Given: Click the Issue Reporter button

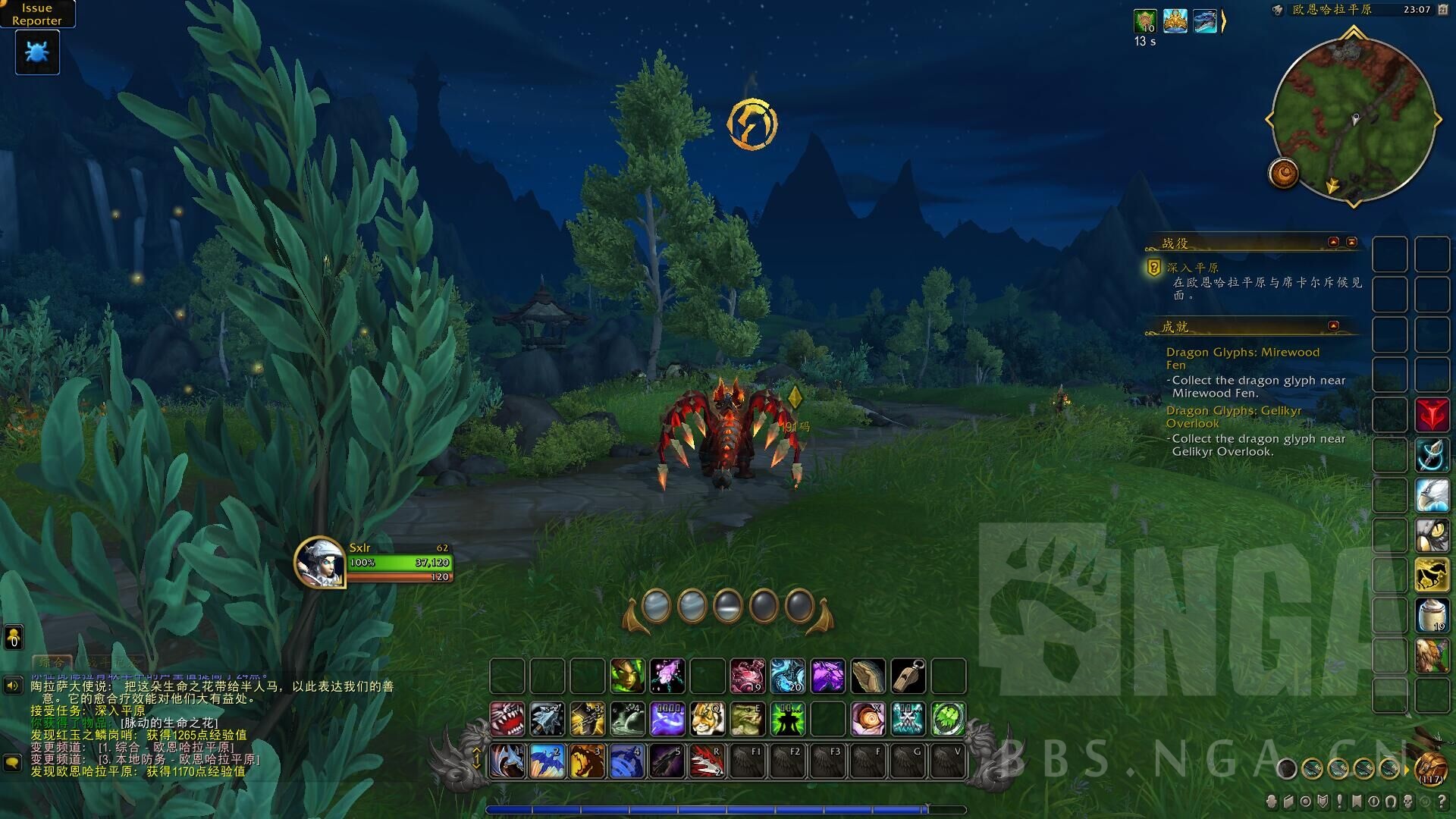Looking at the screenshot, I should [x=38, y=14].
